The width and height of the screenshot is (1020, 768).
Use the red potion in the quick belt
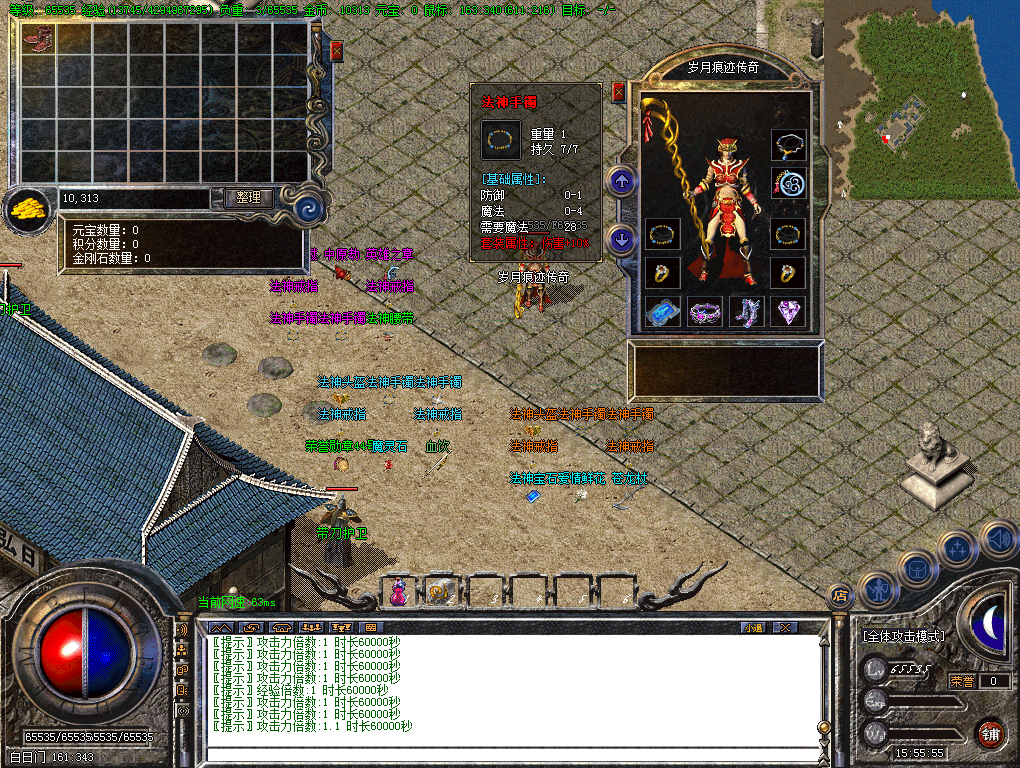coord(399,591)
